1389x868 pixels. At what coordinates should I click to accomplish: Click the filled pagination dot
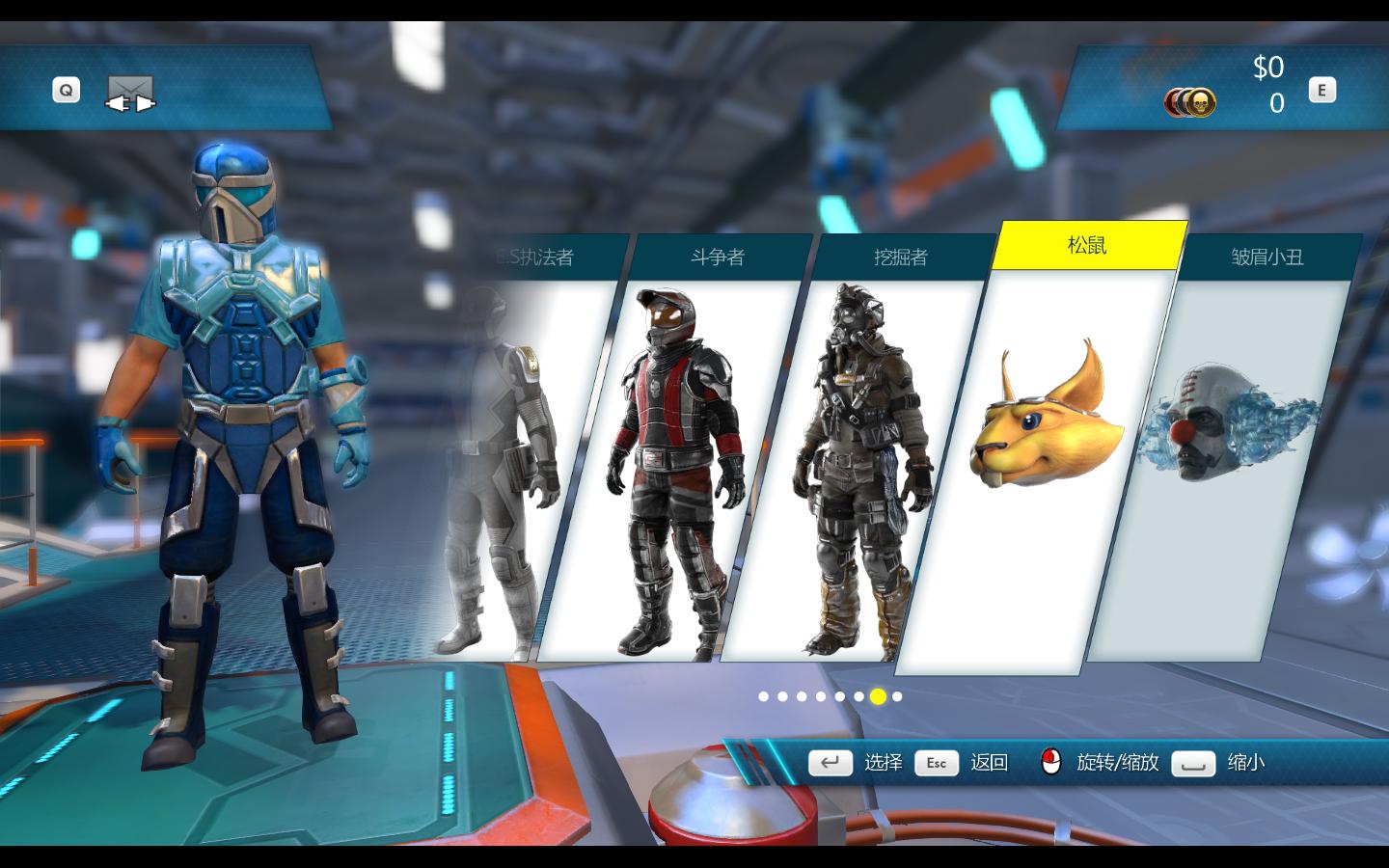(x=878, y=695)
